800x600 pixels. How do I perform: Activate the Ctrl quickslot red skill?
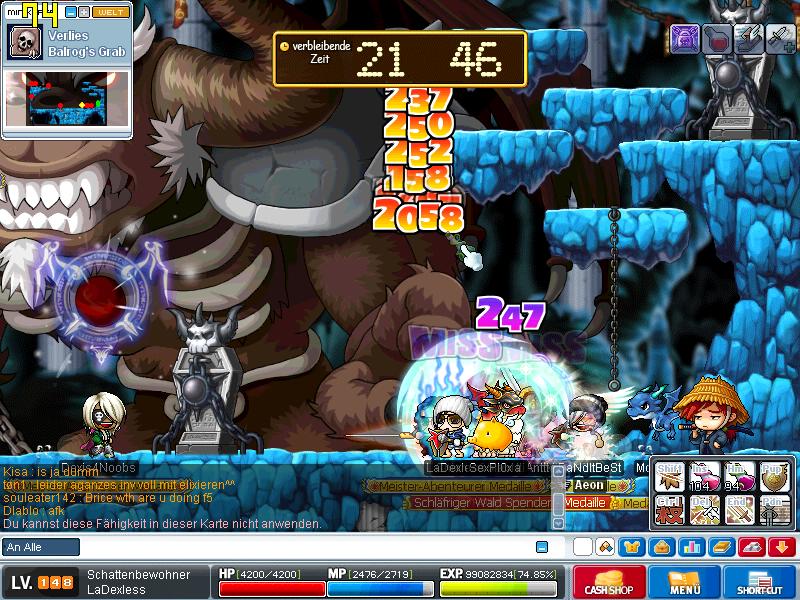click(x=669, y=510)
